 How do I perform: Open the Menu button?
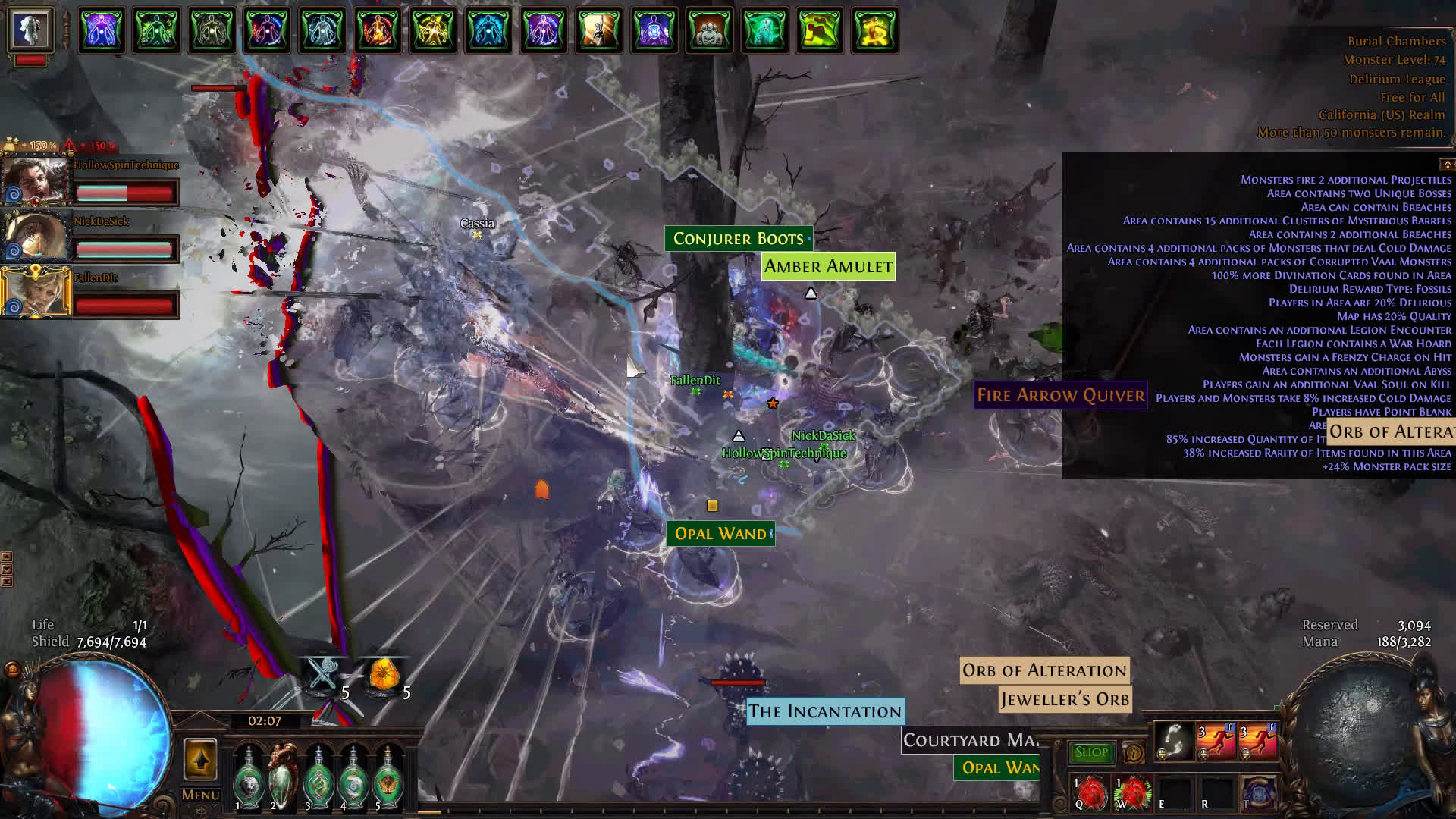(x=200, y=795)
